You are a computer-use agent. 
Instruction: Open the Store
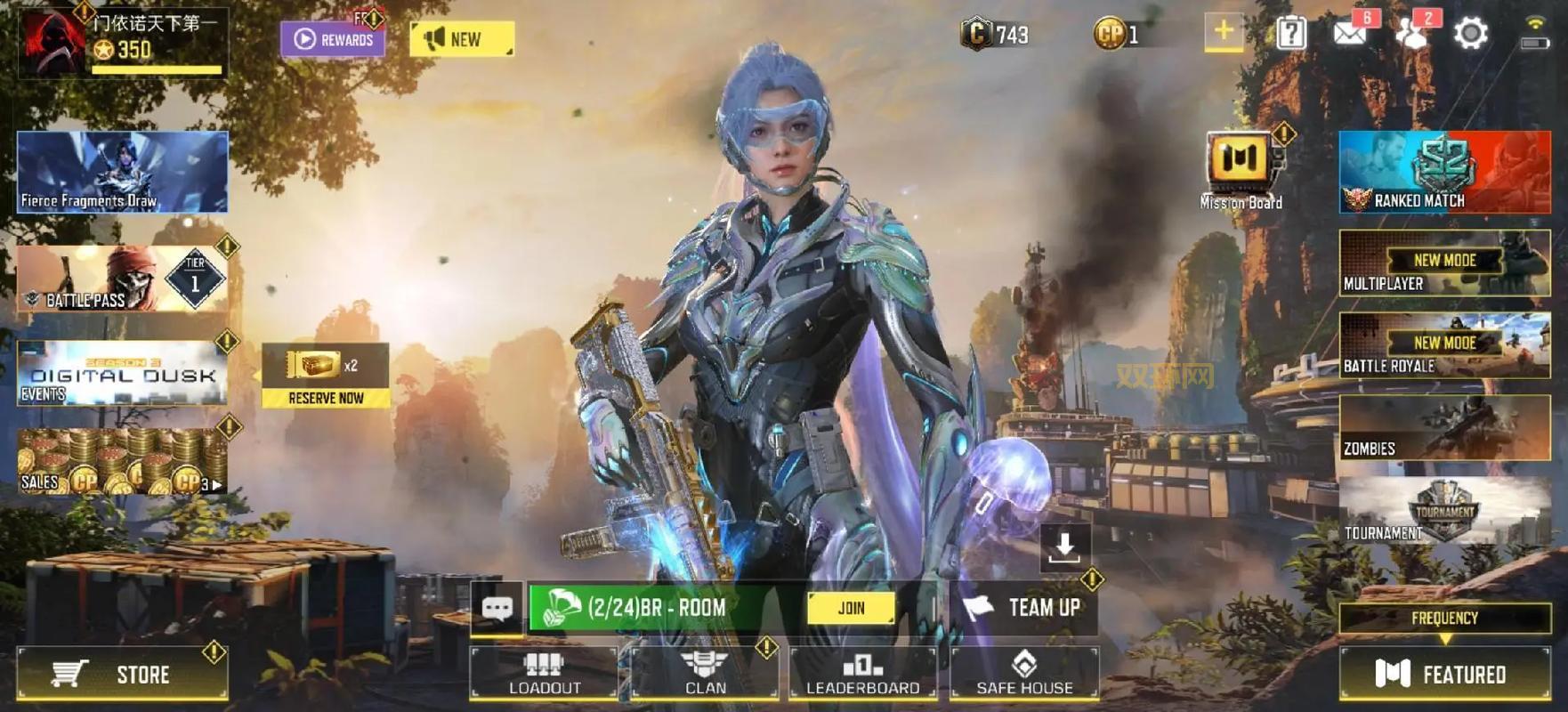tap(122, 674)
